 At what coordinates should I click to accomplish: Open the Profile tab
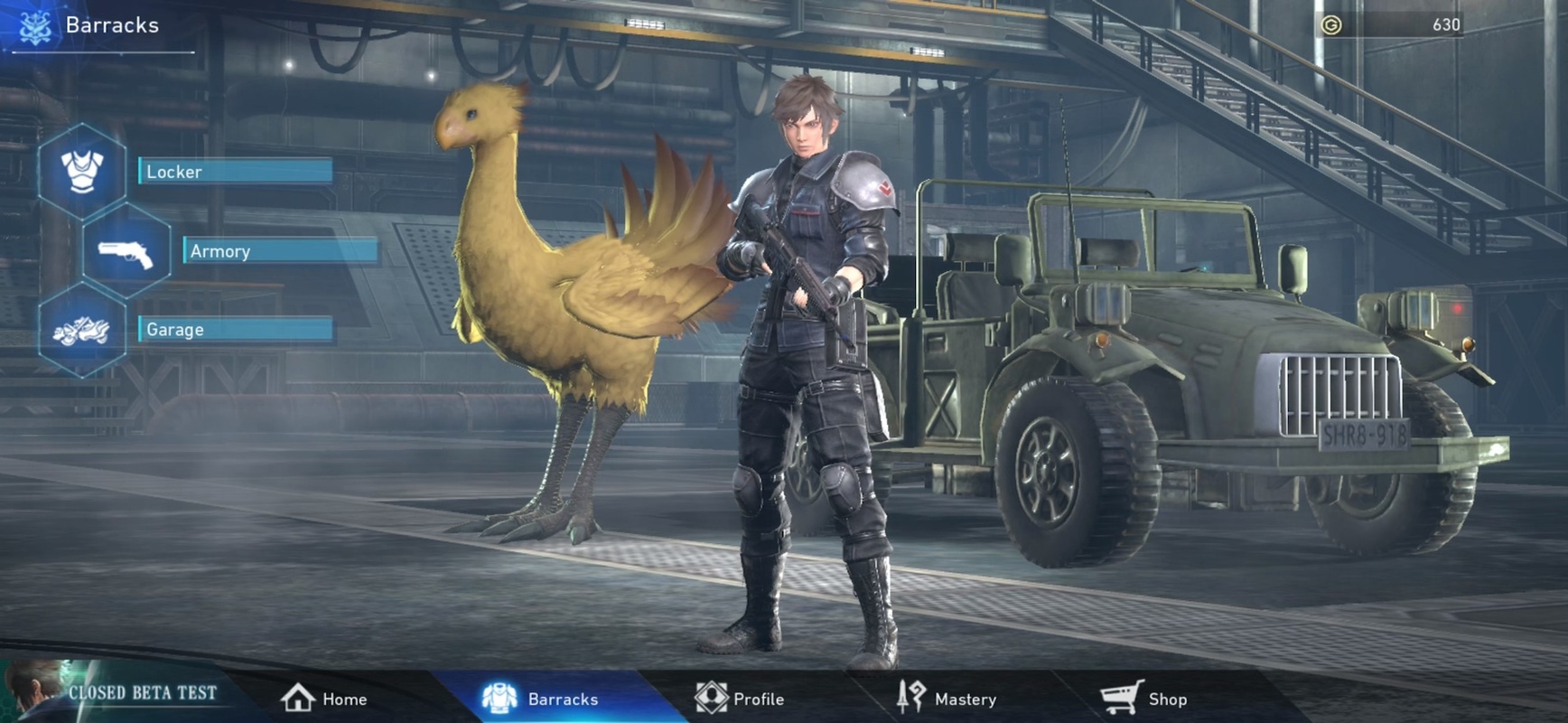pyautogui.click(x=740, y=699)
